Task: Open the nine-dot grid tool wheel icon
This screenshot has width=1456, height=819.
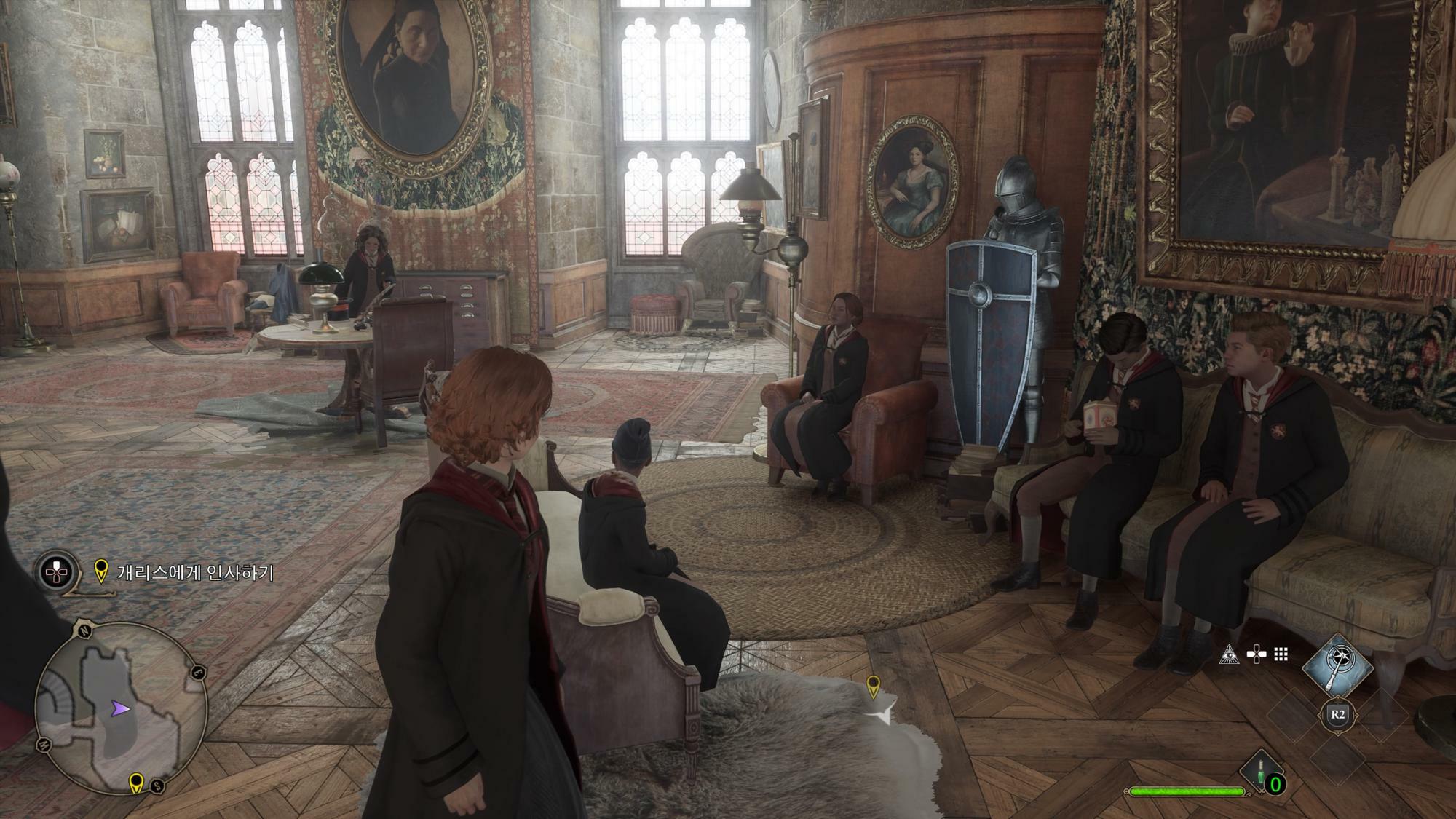Action: click(1281, 654)
